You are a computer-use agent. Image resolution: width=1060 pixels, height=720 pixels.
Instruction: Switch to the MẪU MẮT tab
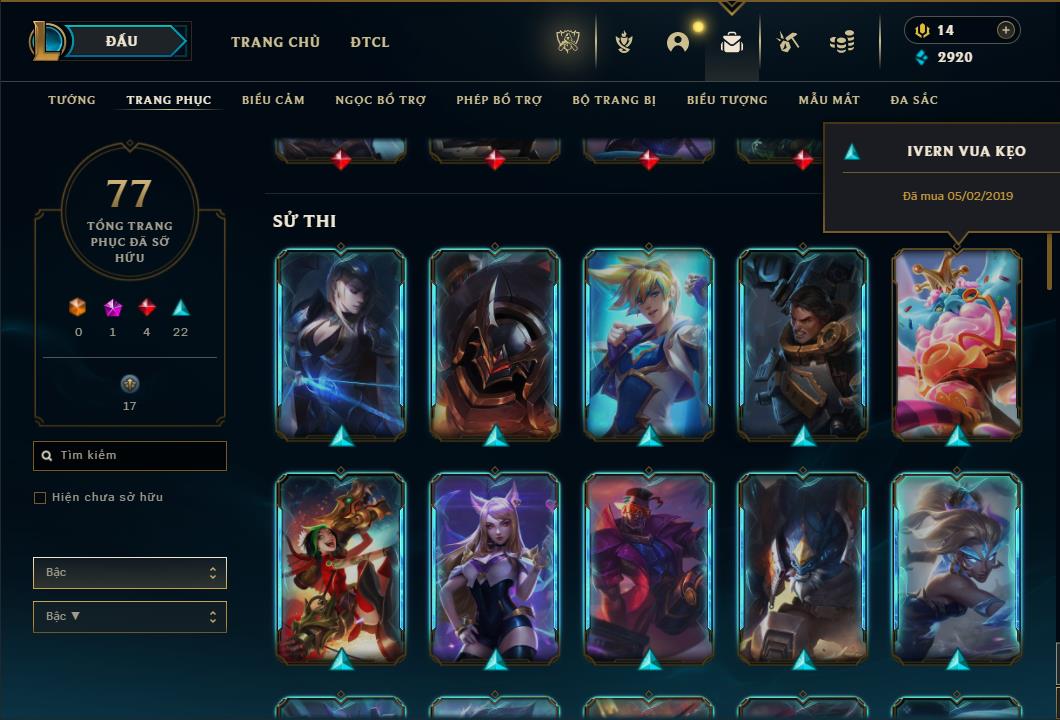coord(829,100)
